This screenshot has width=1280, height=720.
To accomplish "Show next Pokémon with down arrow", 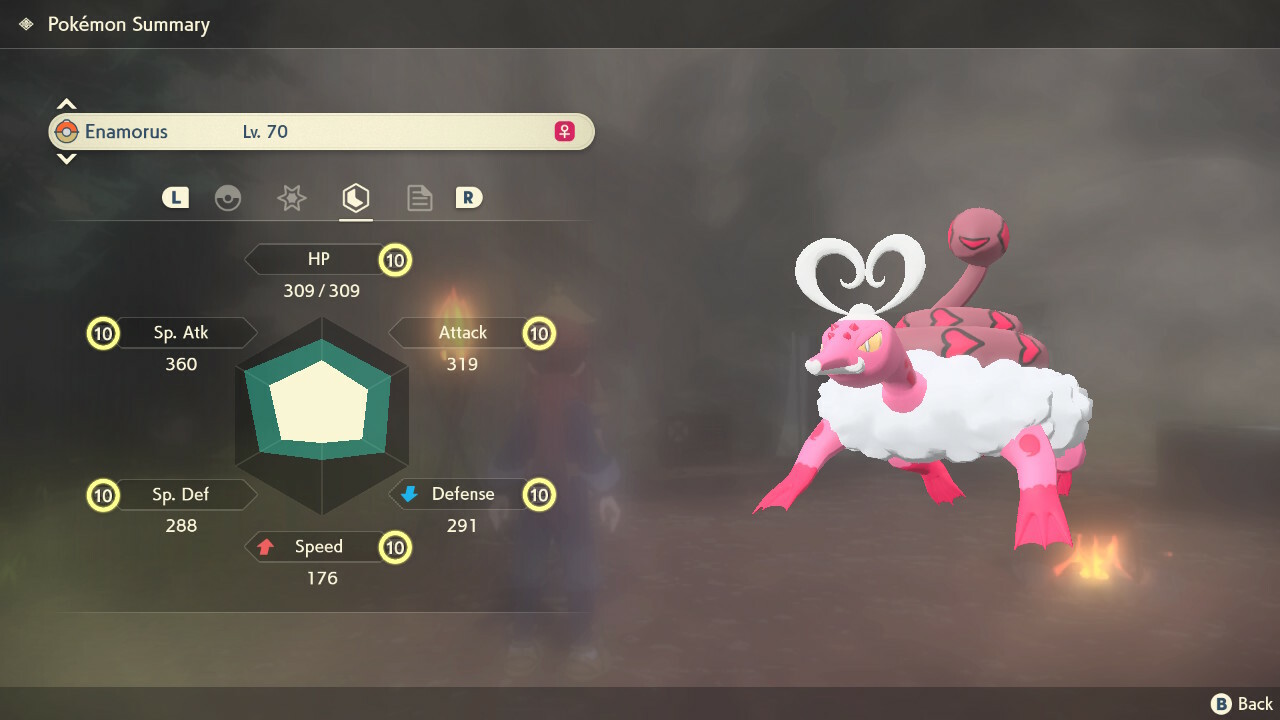I will point(66,159).
